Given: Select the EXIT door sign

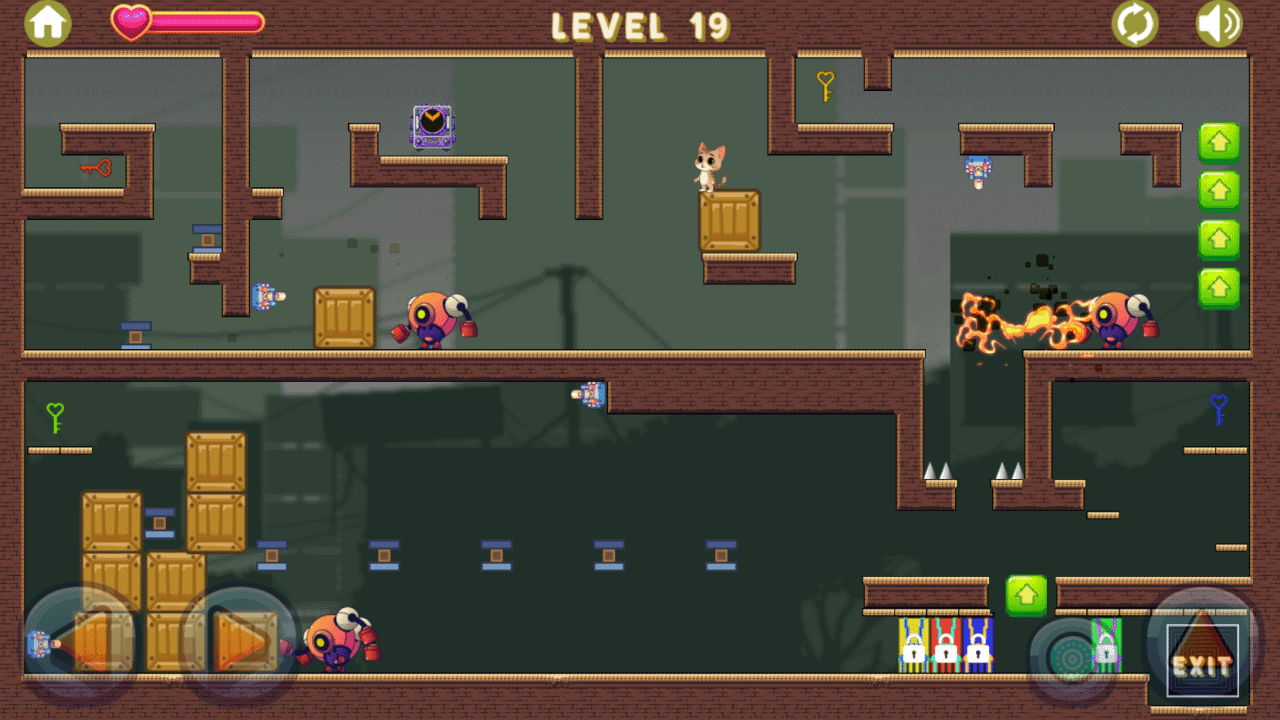Looking at the screenshot, I should point(1201,660).
